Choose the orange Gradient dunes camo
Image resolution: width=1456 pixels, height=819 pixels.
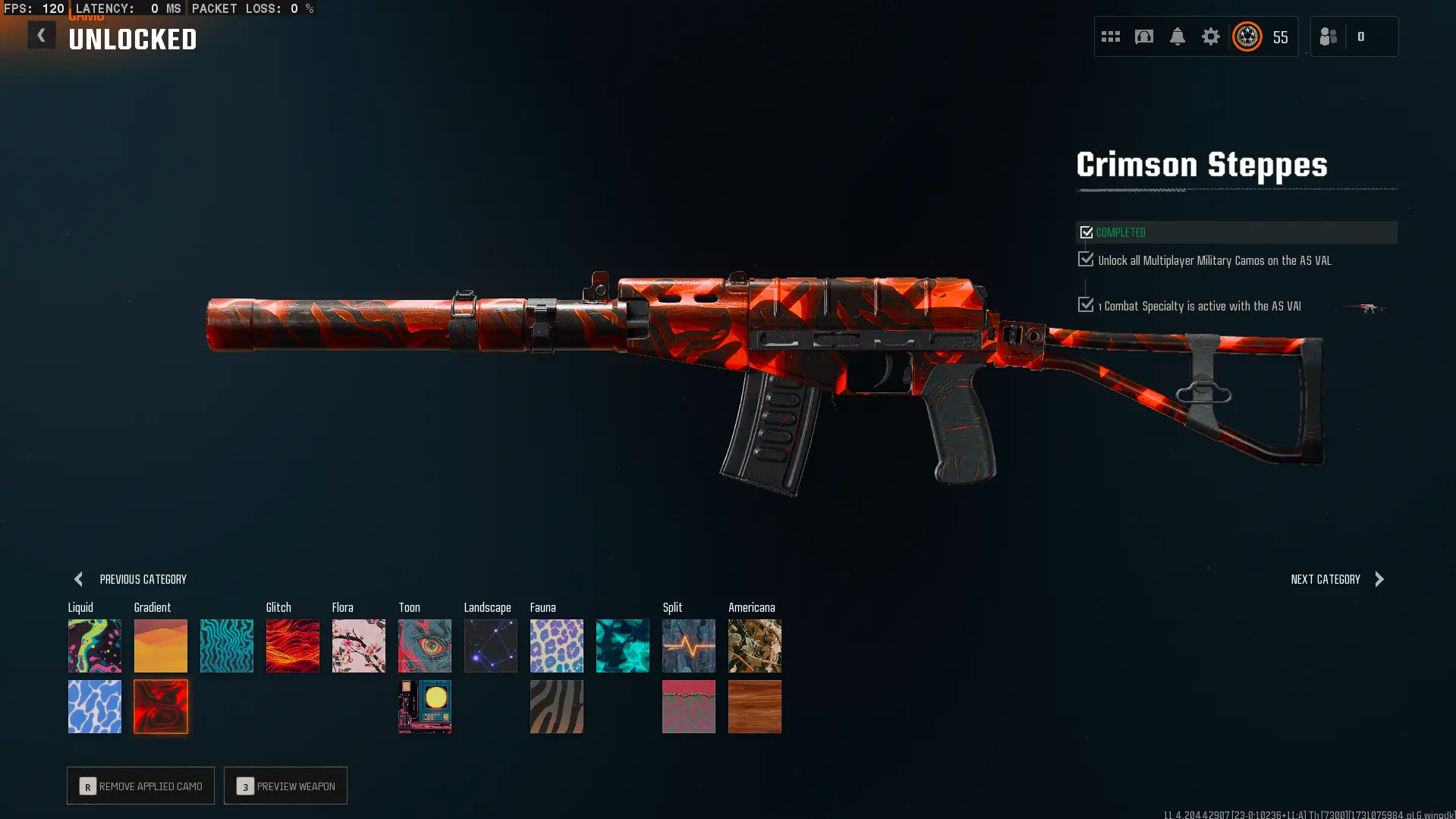pos(161,646)
